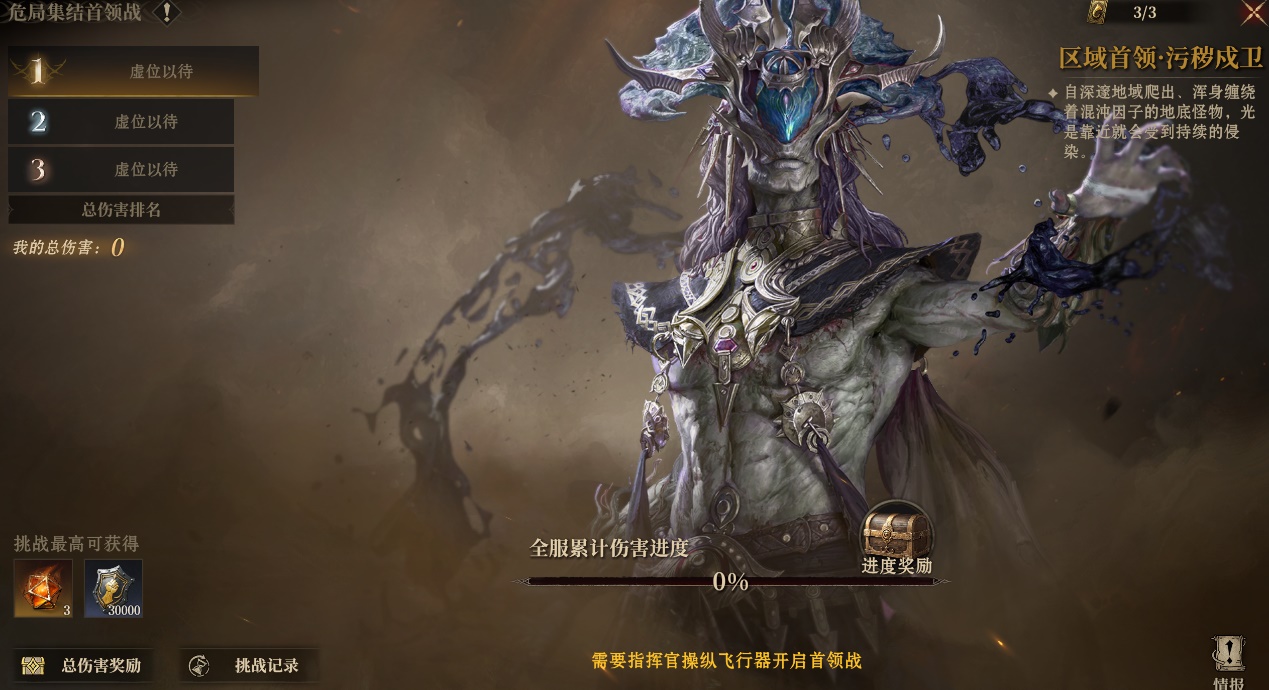Open the 总伤害排名 total damage ranking
1269x690 pixels.
click(x=121, y=210)
